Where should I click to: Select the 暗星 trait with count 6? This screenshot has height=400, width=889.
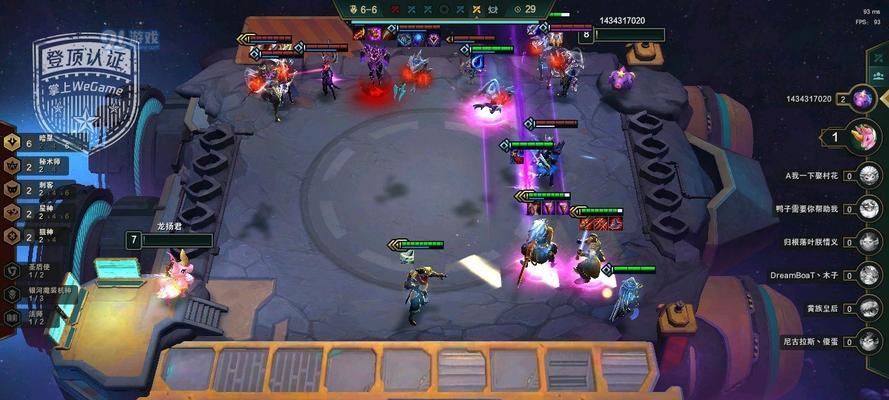pos(40,144)
